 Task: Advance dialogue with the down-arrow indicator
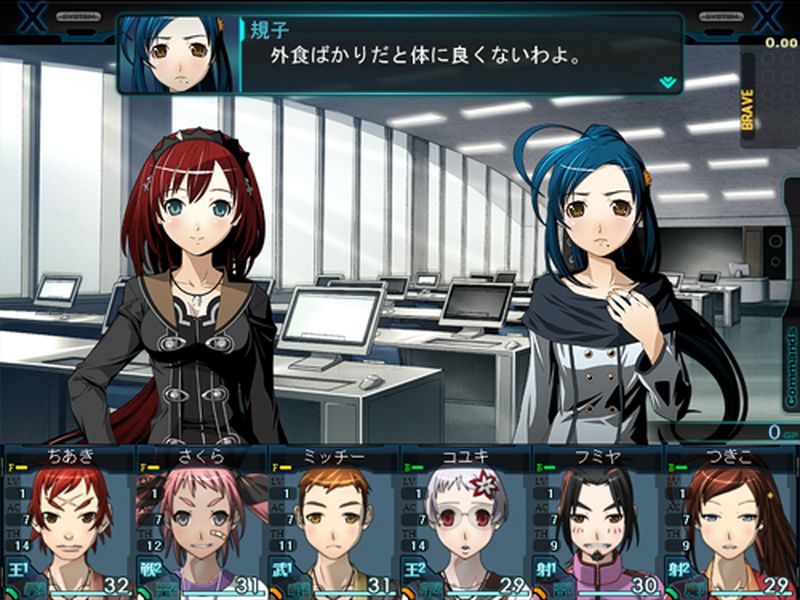(x=667, y=83)
